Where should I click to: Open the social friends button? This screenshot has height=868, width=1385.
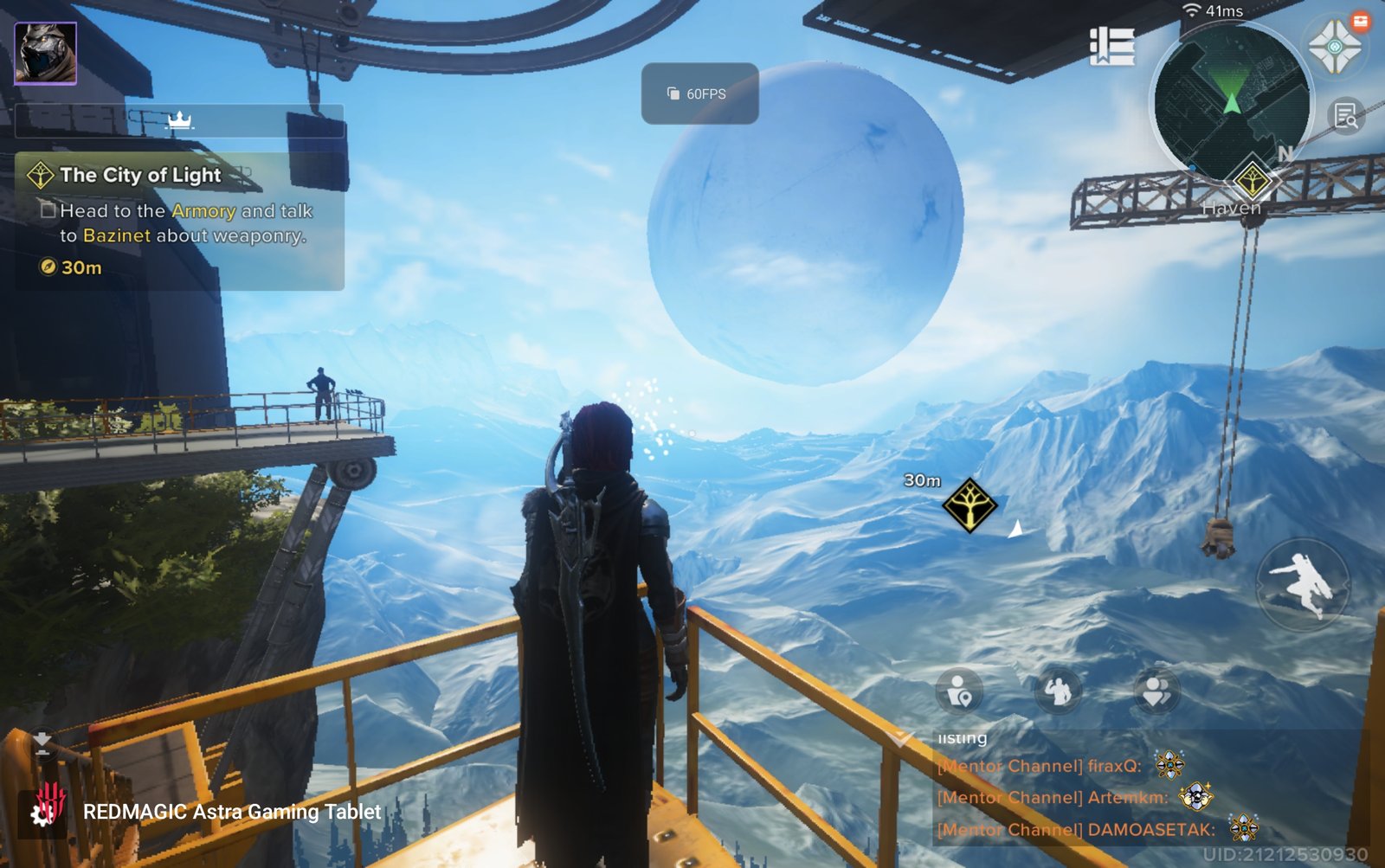(1156, 691)
